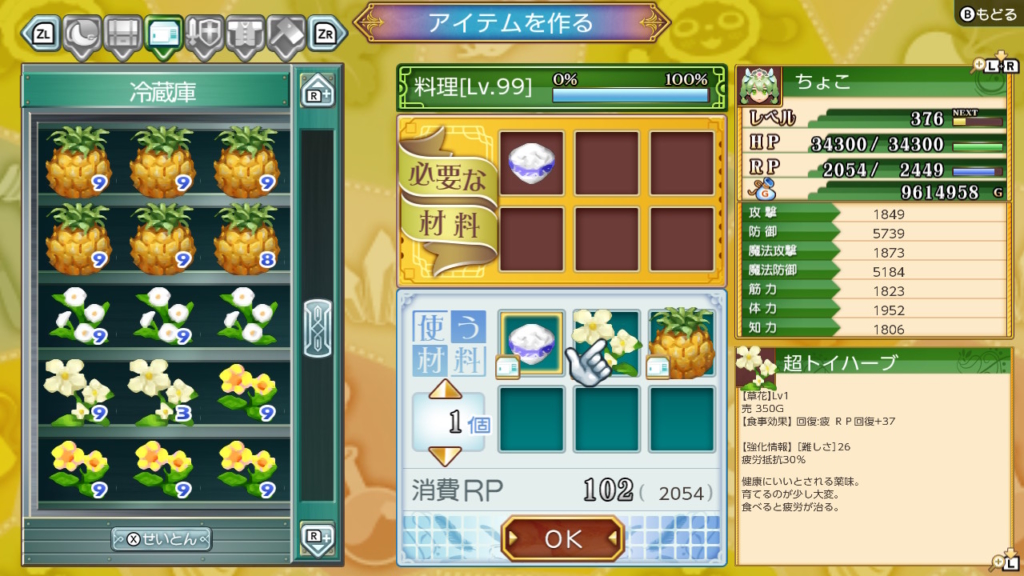Pick the pineapple stack showing 8

tap(247, 239)
